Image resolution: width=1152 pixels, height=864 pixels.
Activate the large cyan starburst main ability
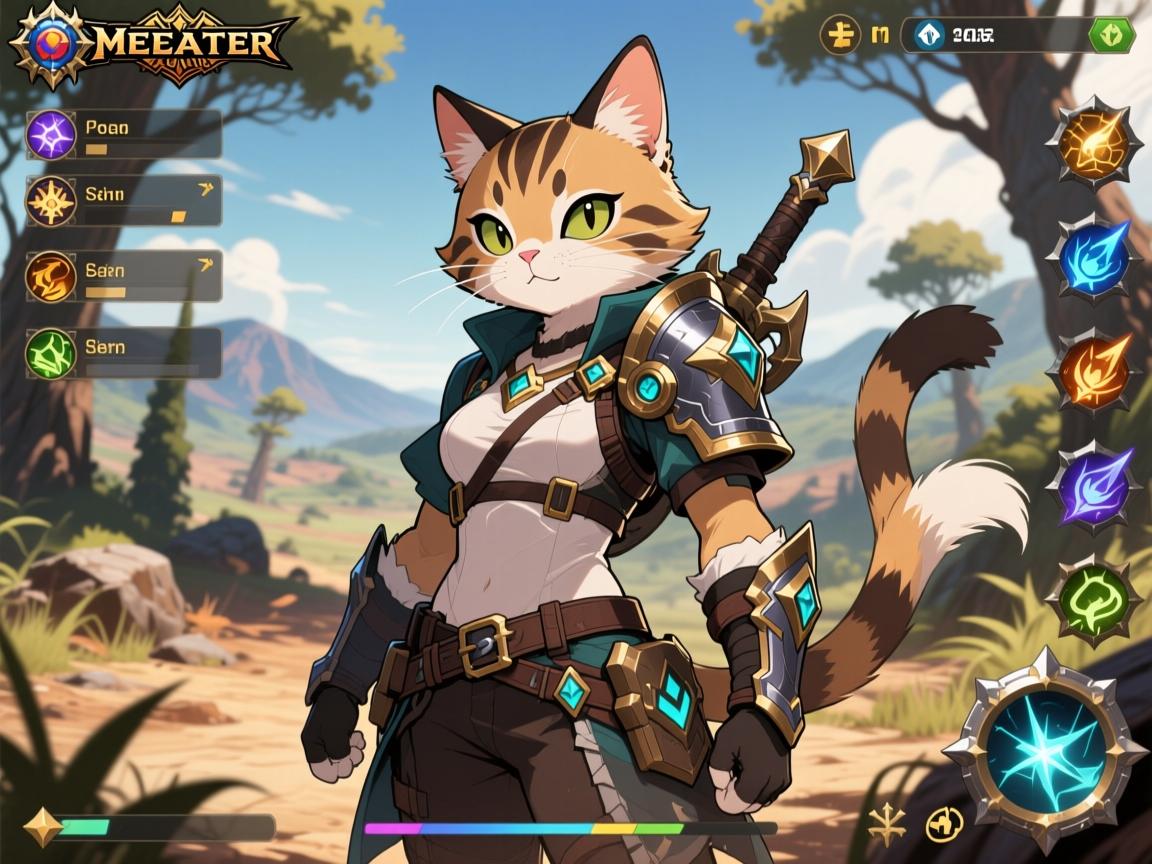tap(1045, 749)
